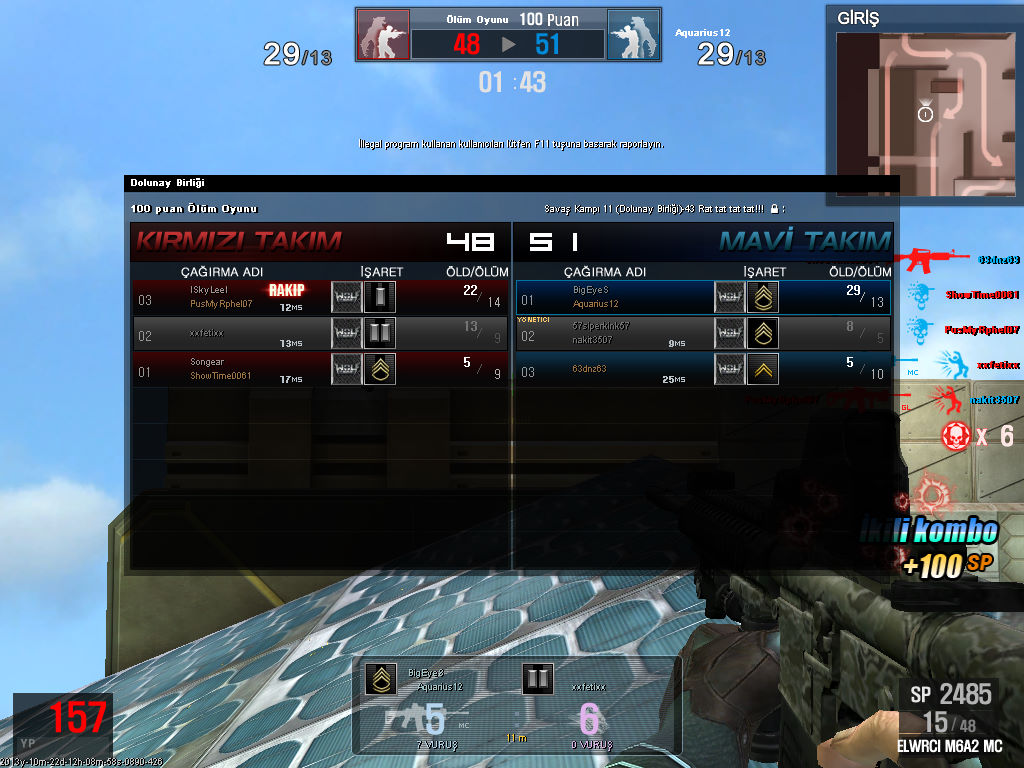Screen dimensions: 1024x768
Task: Select the 63dnz63 scoreboard row
Action: [703, 369]
